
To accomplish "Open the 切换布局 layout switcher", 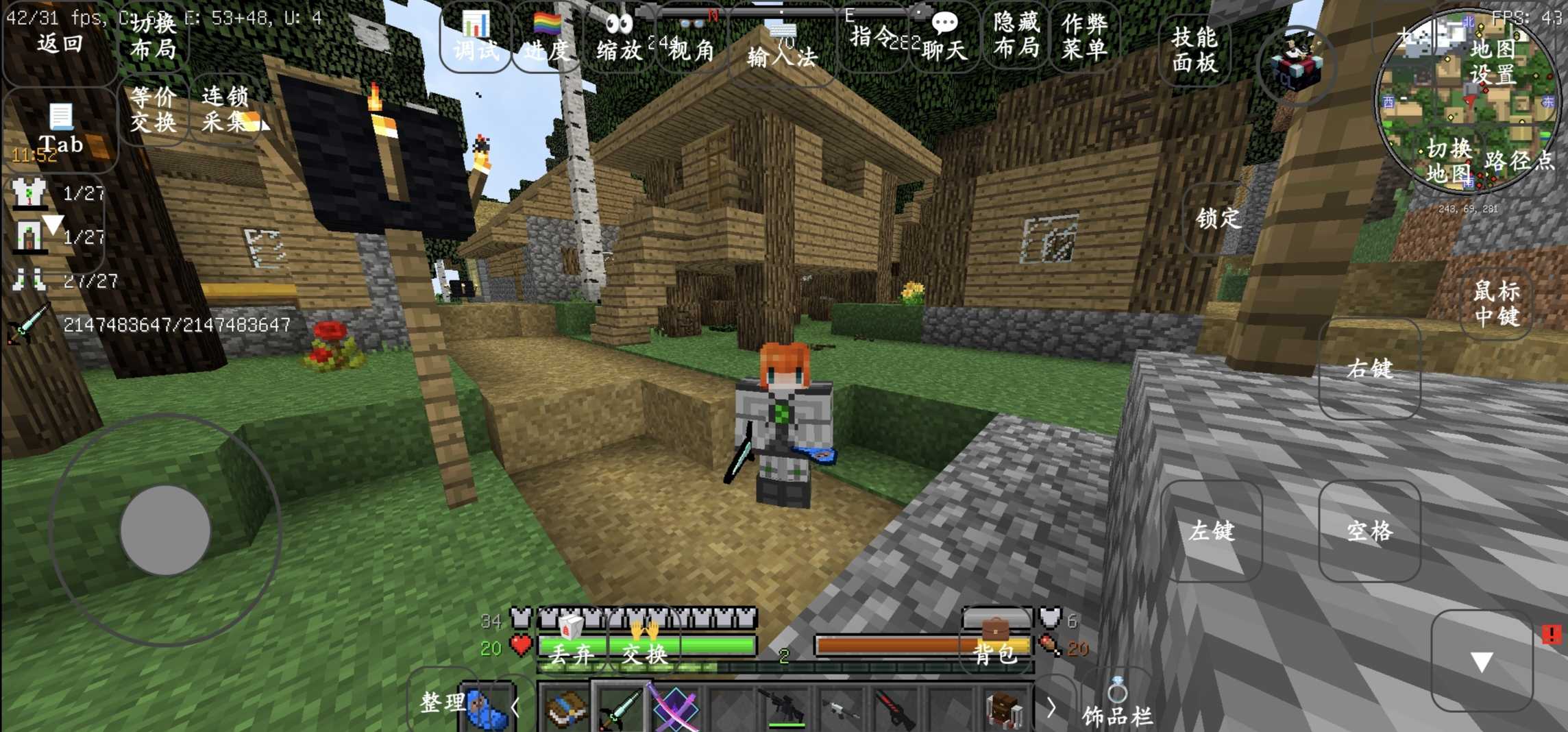I will point(153,37).
